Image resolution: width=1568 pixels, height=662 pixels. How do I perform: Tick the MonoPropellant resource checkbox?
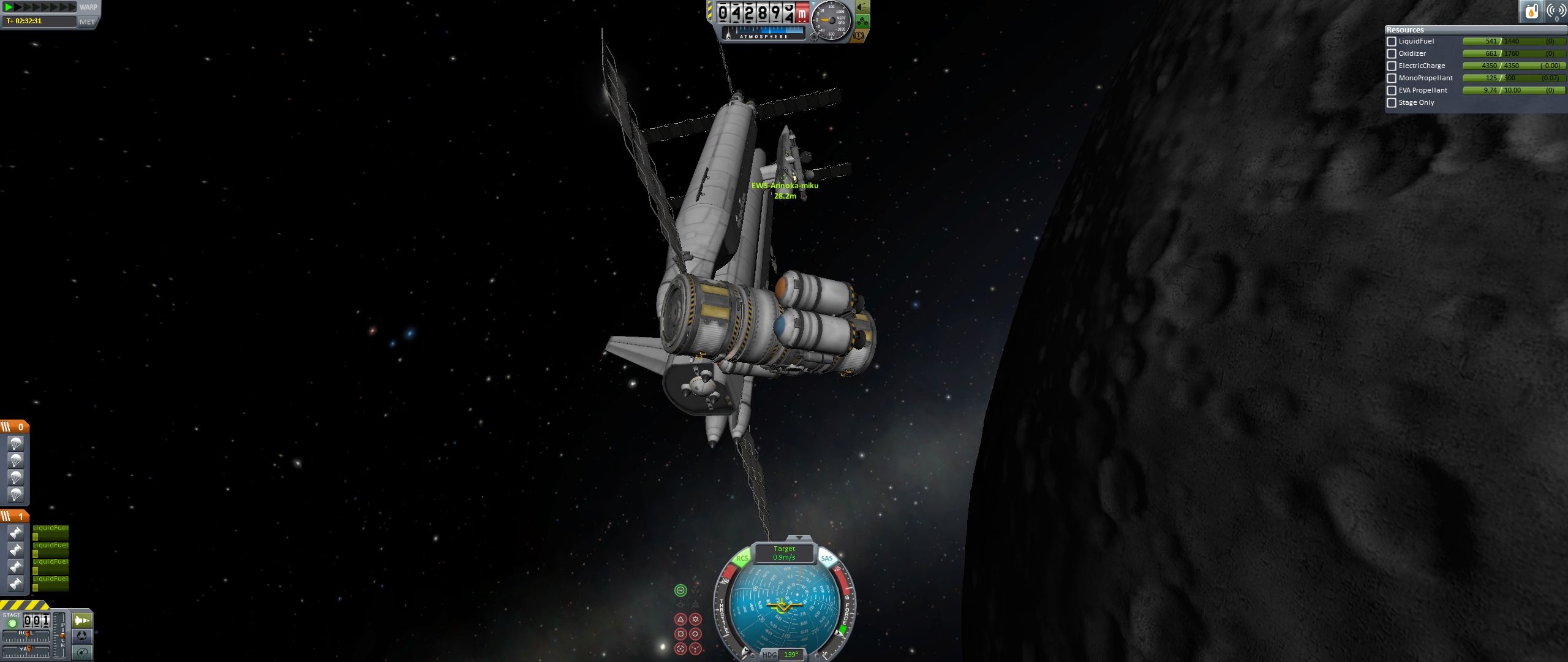(1392, 78)
